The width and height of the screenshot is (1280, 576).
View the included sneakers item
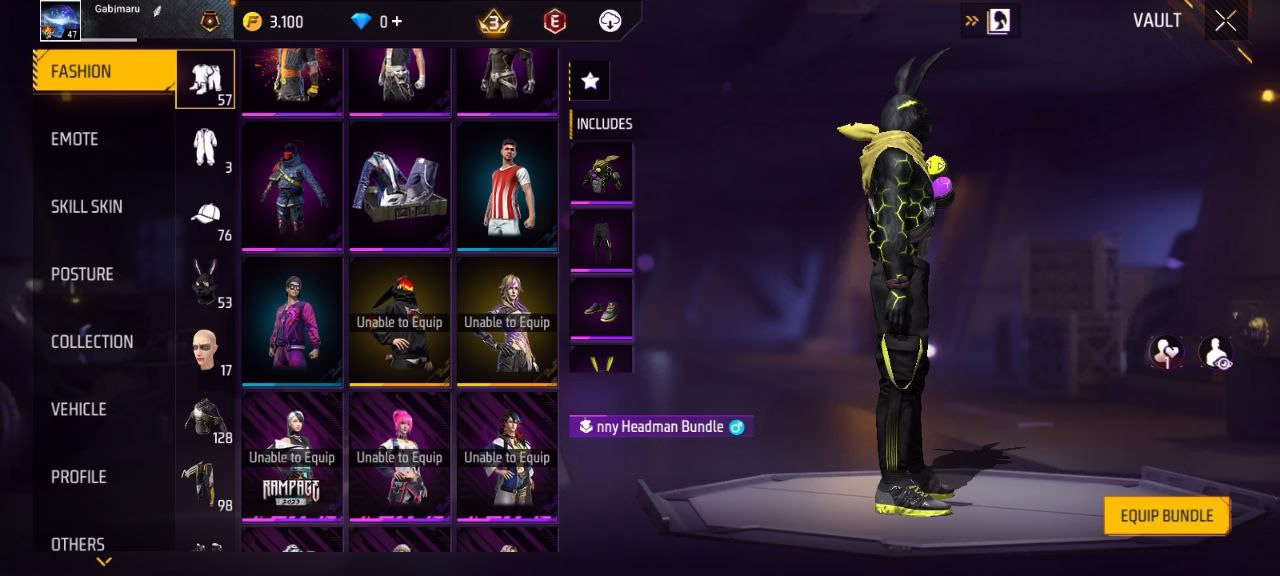coord(601,308)
